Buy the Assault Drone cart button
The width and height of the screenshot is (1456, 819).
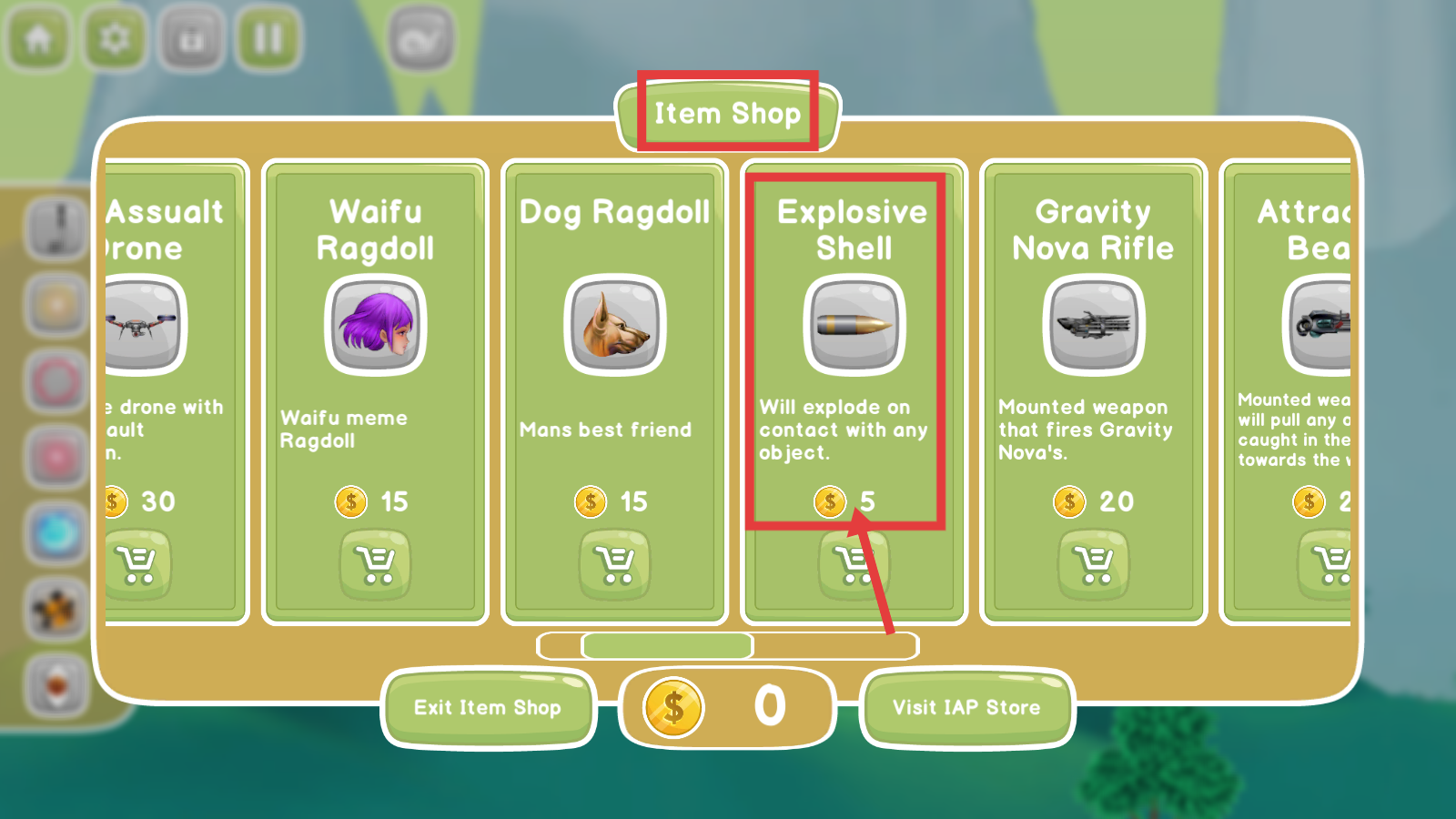[x=138, y=565]
